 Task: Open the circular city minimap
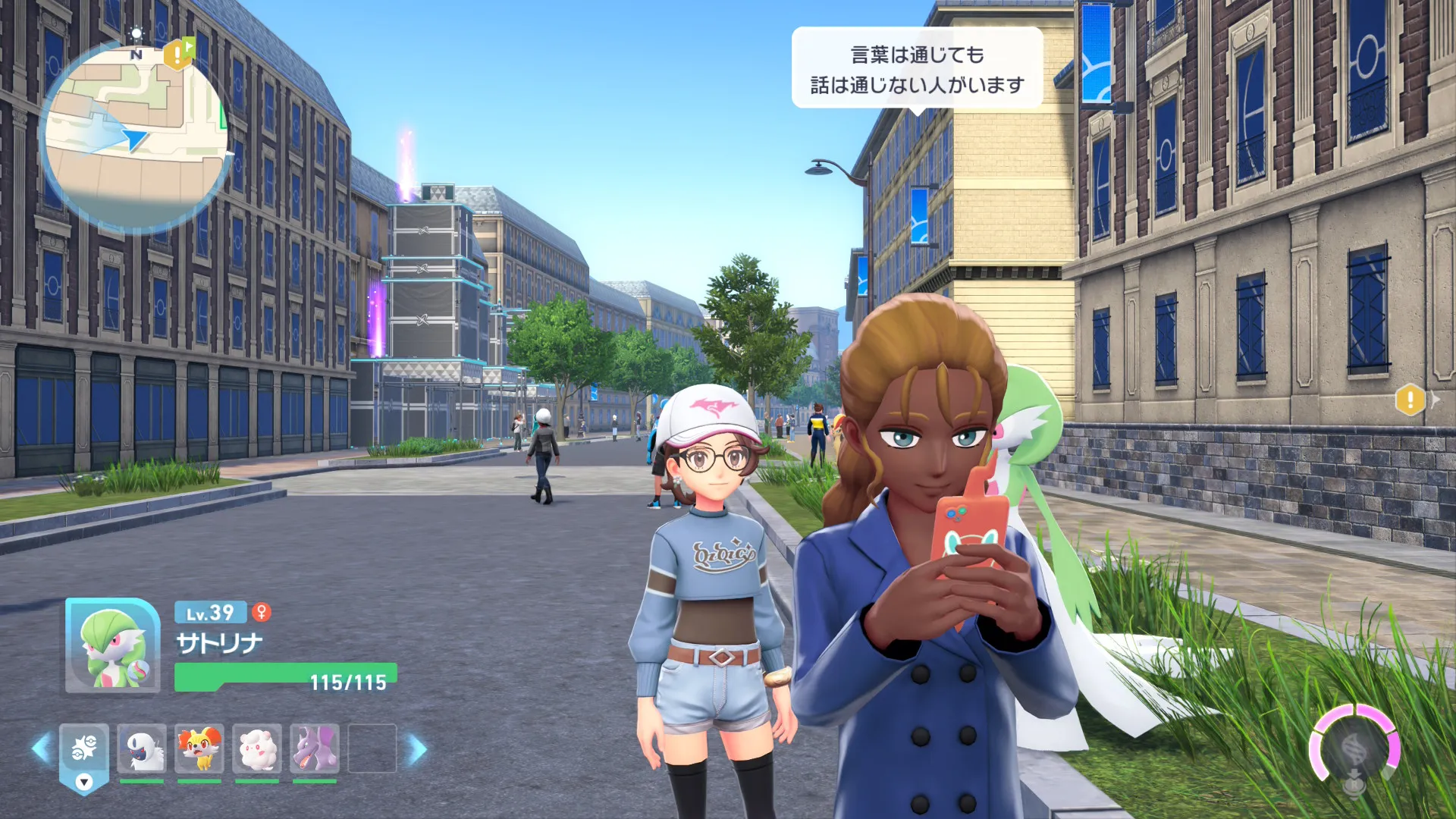135,138
